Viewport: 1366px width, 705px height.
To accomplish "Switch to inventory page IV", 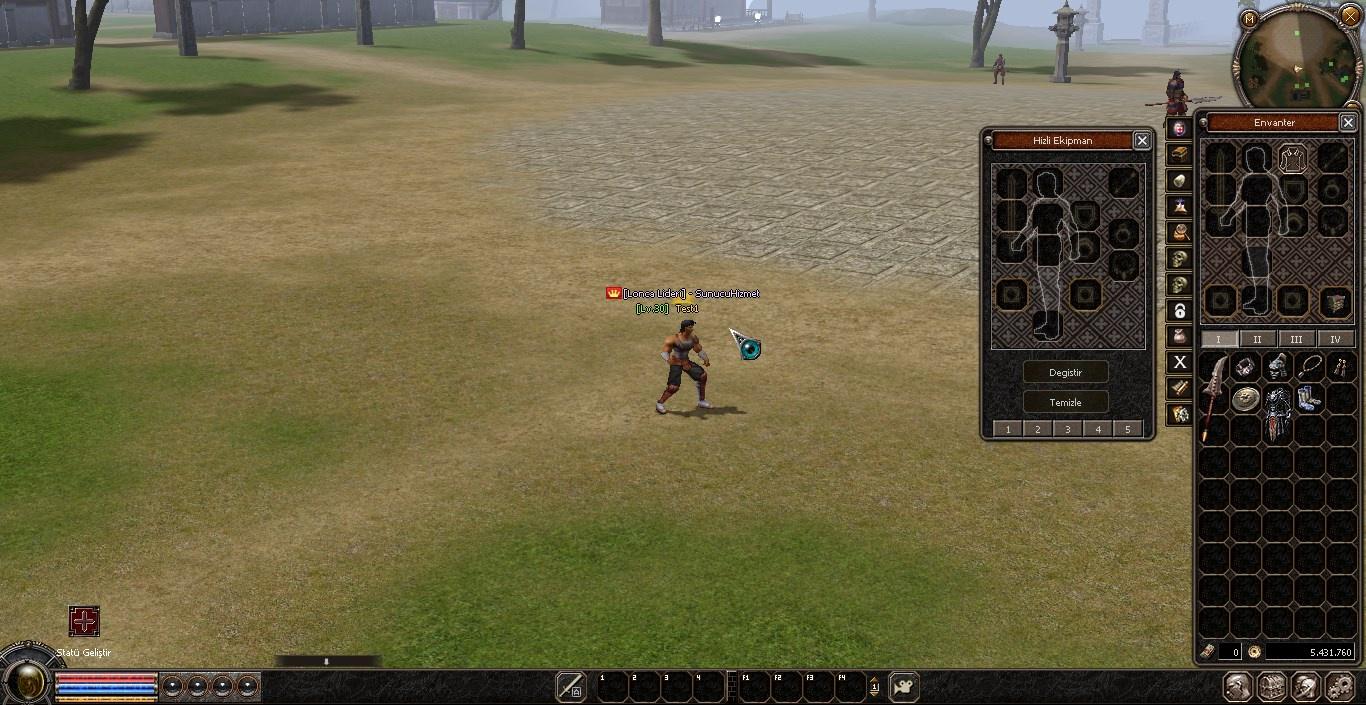I will click(x=1335, y=339).
